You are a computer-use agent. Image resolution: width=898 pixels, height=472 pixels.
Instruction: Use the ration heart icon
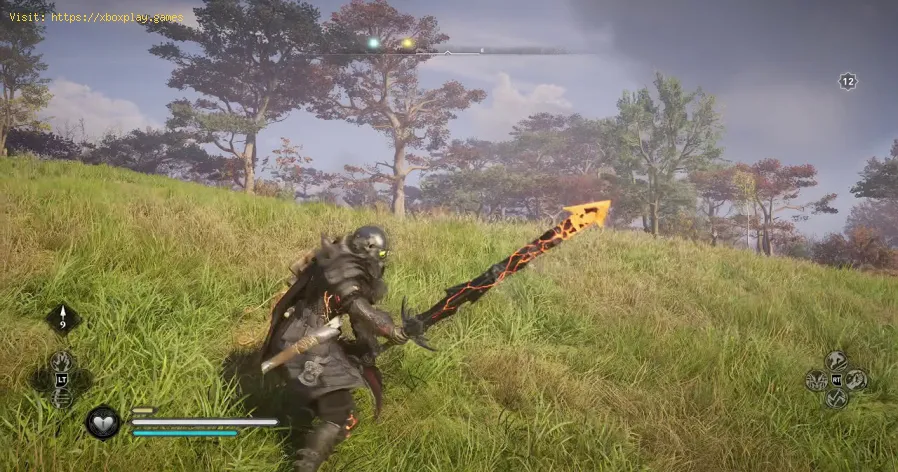coord(103,422)
